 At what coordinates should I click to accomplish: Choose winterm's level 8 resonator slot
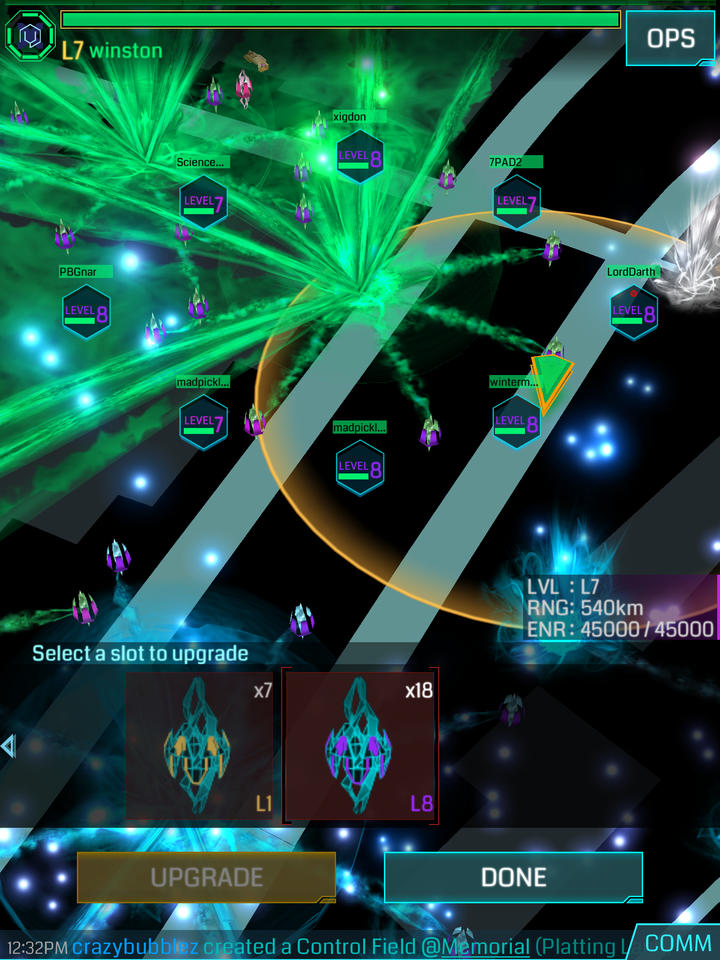(x=517, y=422)
